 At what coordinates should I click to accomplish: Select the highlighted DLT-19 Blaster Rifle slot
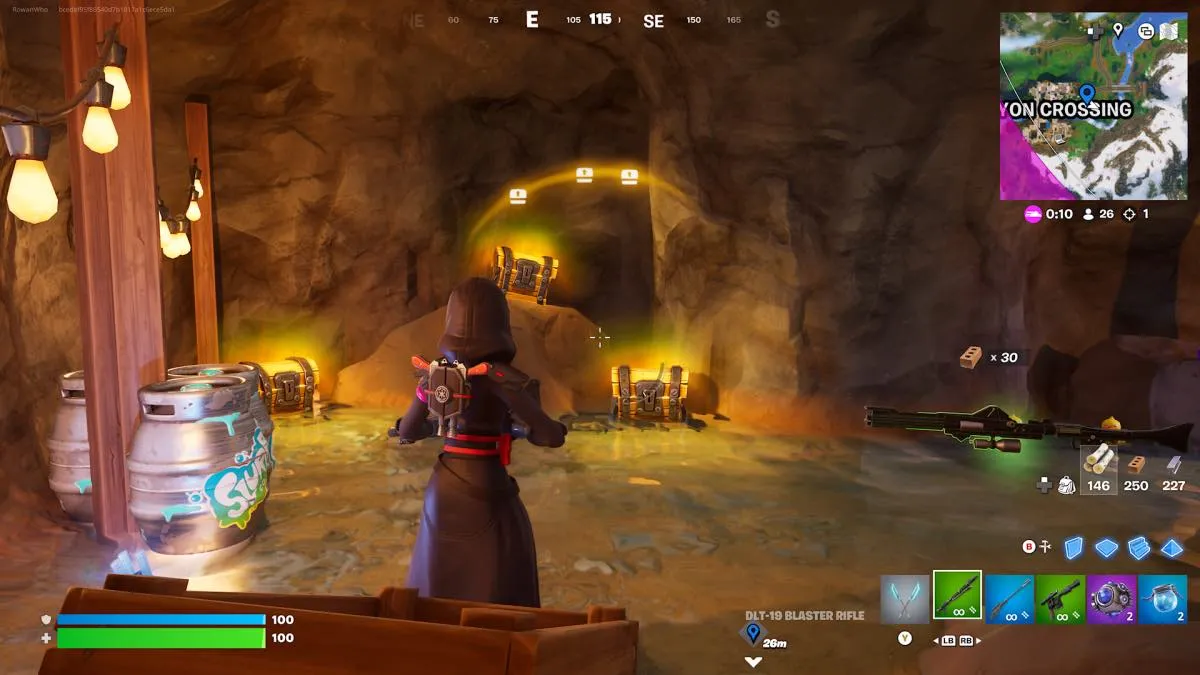coord(957,596)
